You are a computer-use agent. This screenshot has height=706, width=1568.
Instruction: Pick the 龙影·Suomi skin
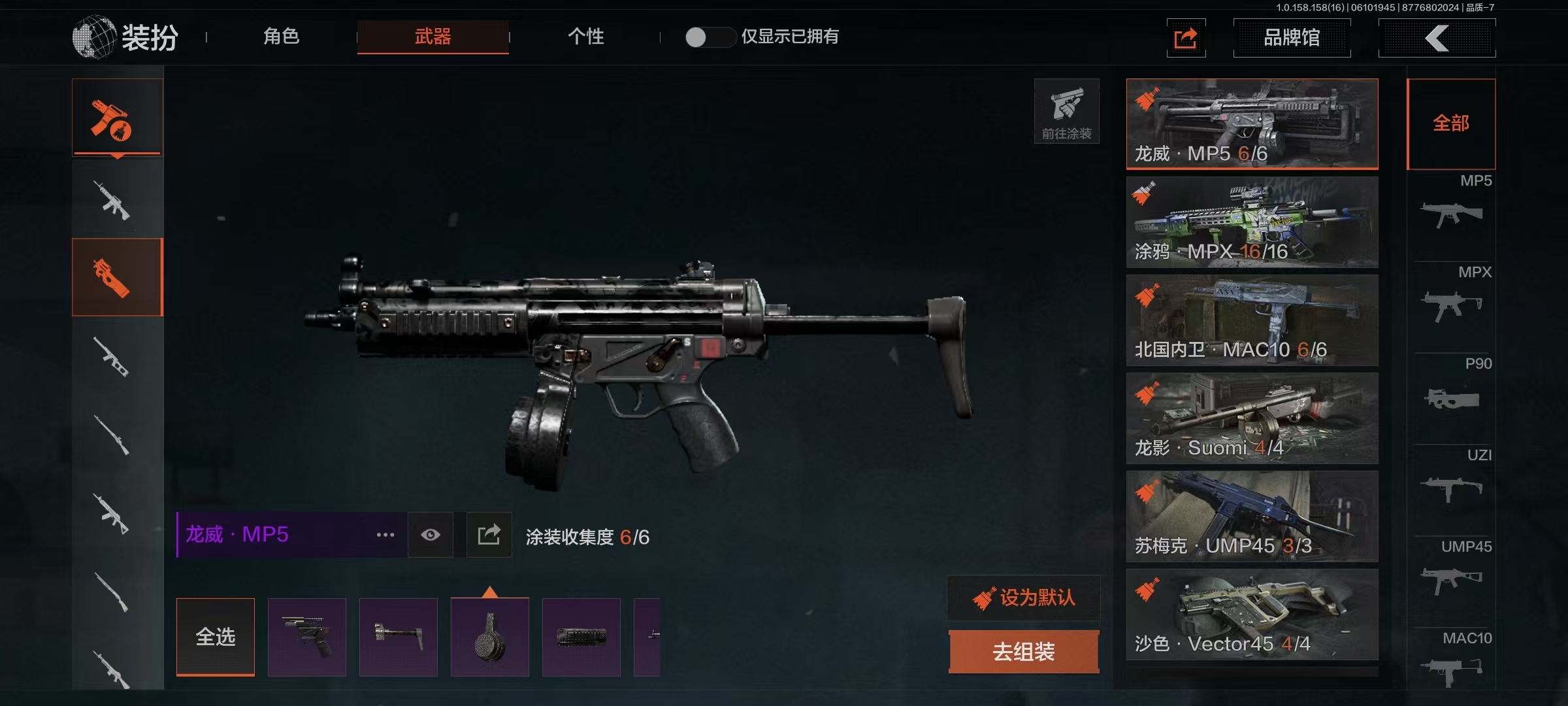coord(1252,418)
